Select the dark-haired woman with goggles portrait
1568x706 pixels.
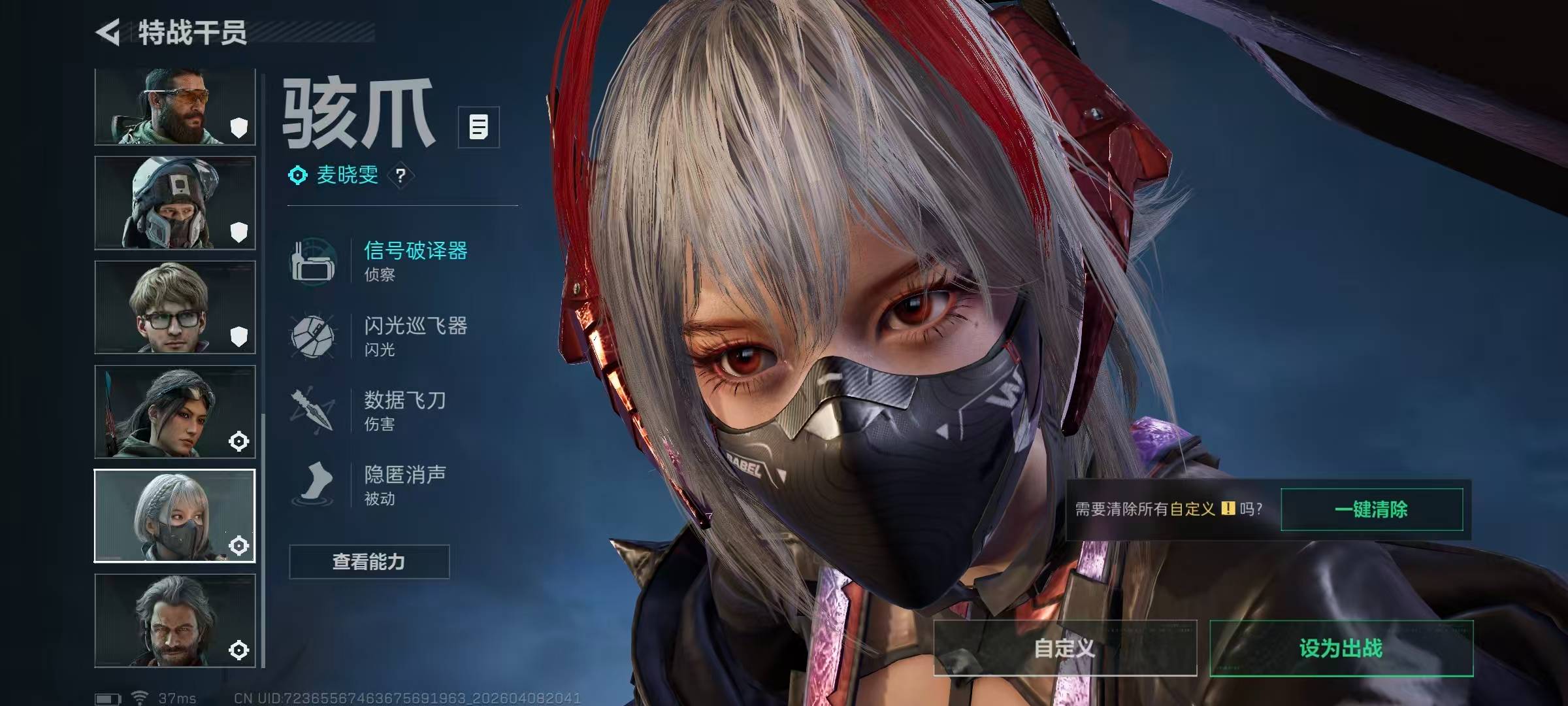click(x=174, y=412)
